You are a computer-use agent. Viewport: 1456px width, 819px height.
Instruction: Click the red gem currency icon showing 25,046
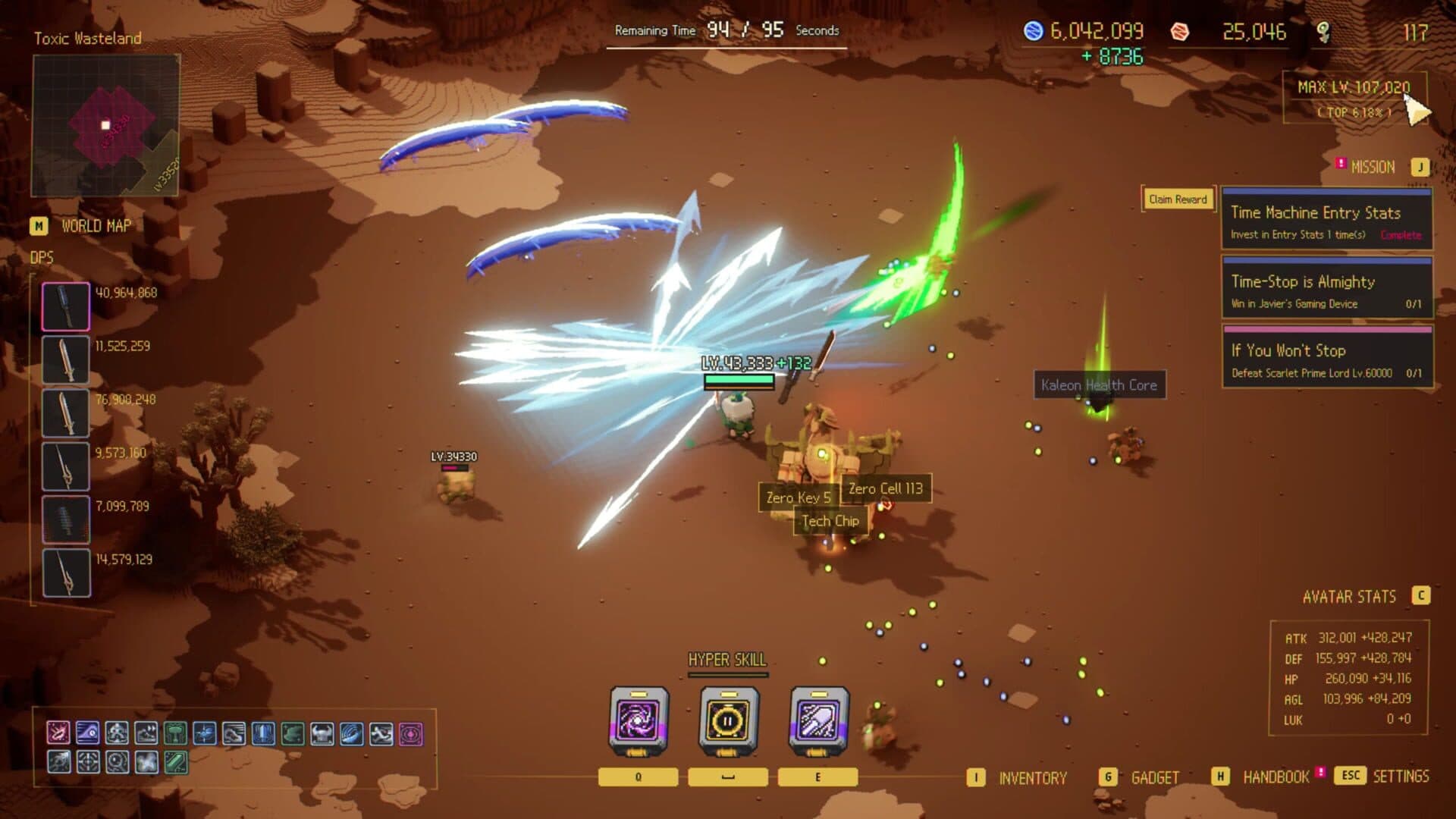[1180, 32]
